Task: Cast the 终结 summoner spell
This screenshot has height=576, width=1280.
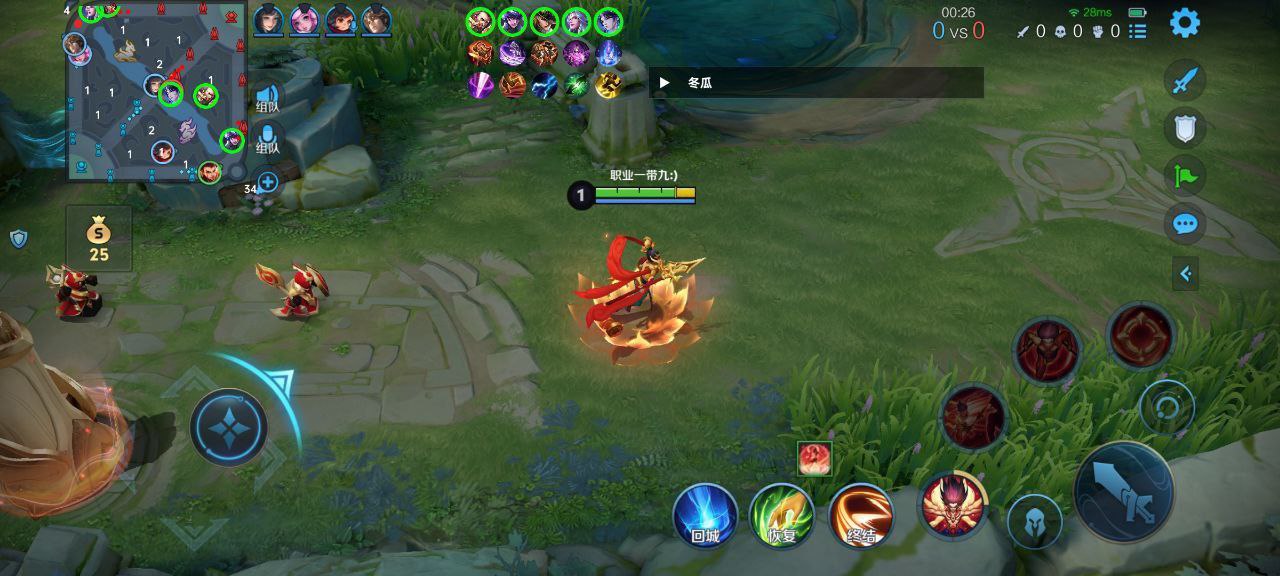Action: 861,516
